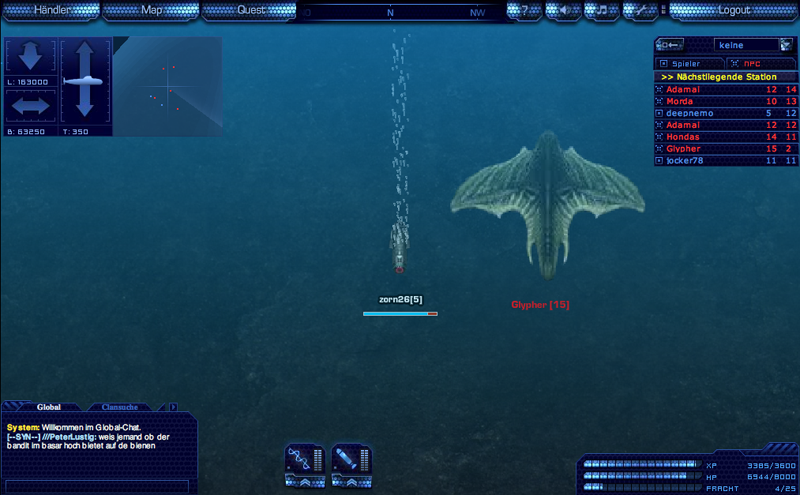Open the Quest menu
The height and width of the screenshot is (495, 800).
pyautogui.click(x=251, y=10)
